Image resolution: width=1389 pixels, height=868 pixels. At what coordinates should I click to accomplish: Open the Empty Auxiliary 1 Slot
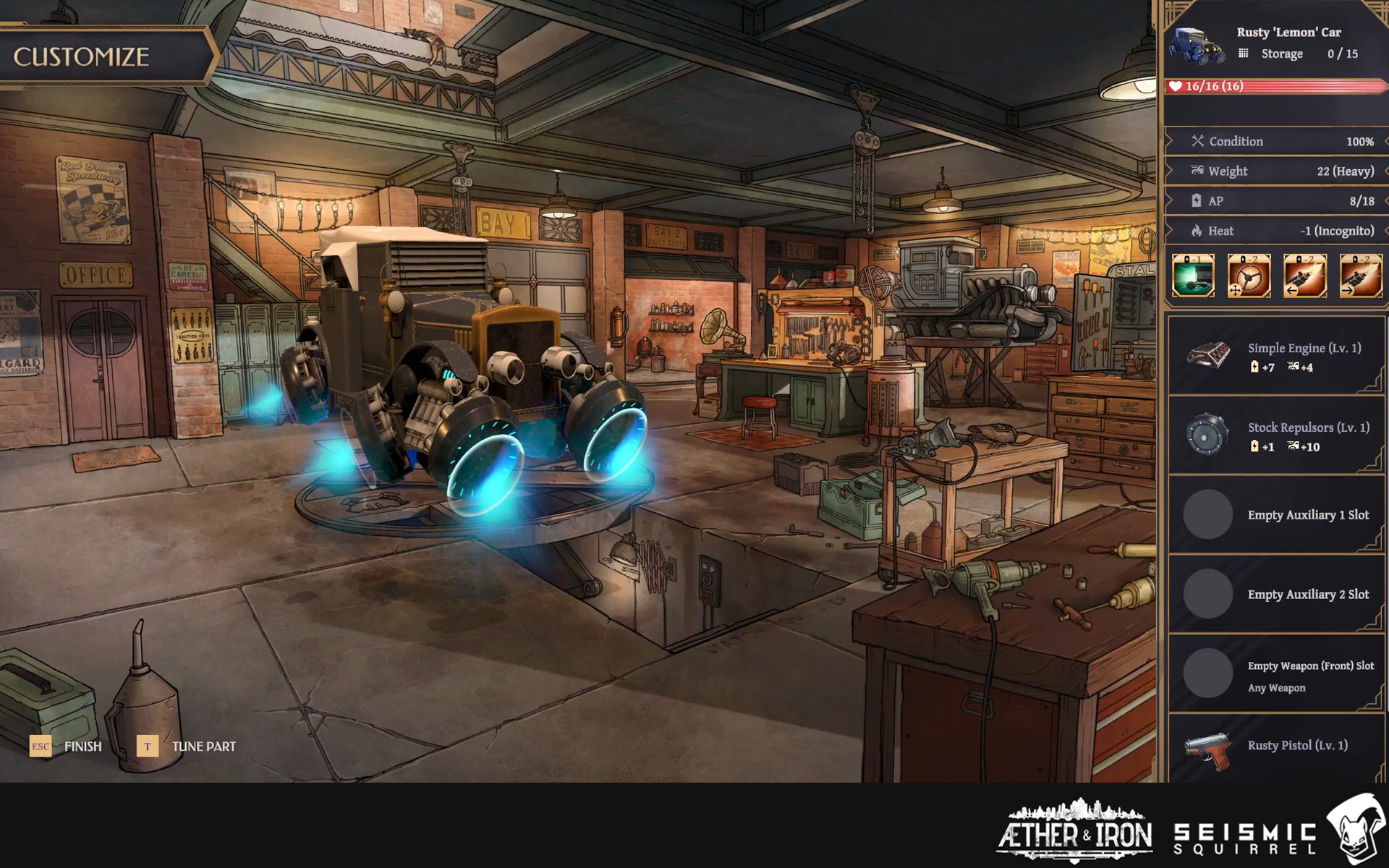[x=1276, y=515]
